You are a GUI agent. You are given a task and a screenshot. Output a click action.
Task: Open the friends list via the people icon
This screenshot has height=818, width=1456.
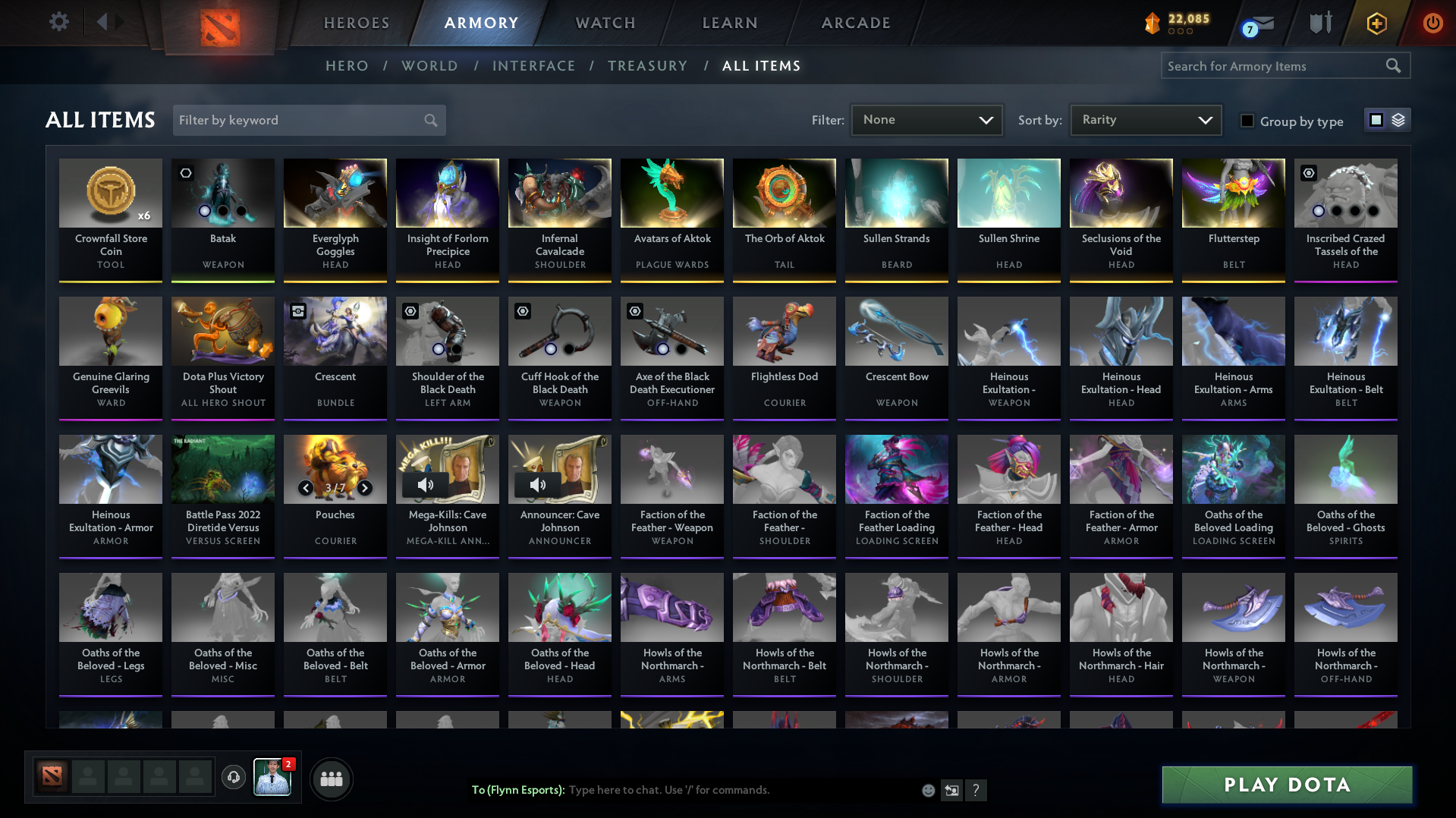(x=331, y=779)
